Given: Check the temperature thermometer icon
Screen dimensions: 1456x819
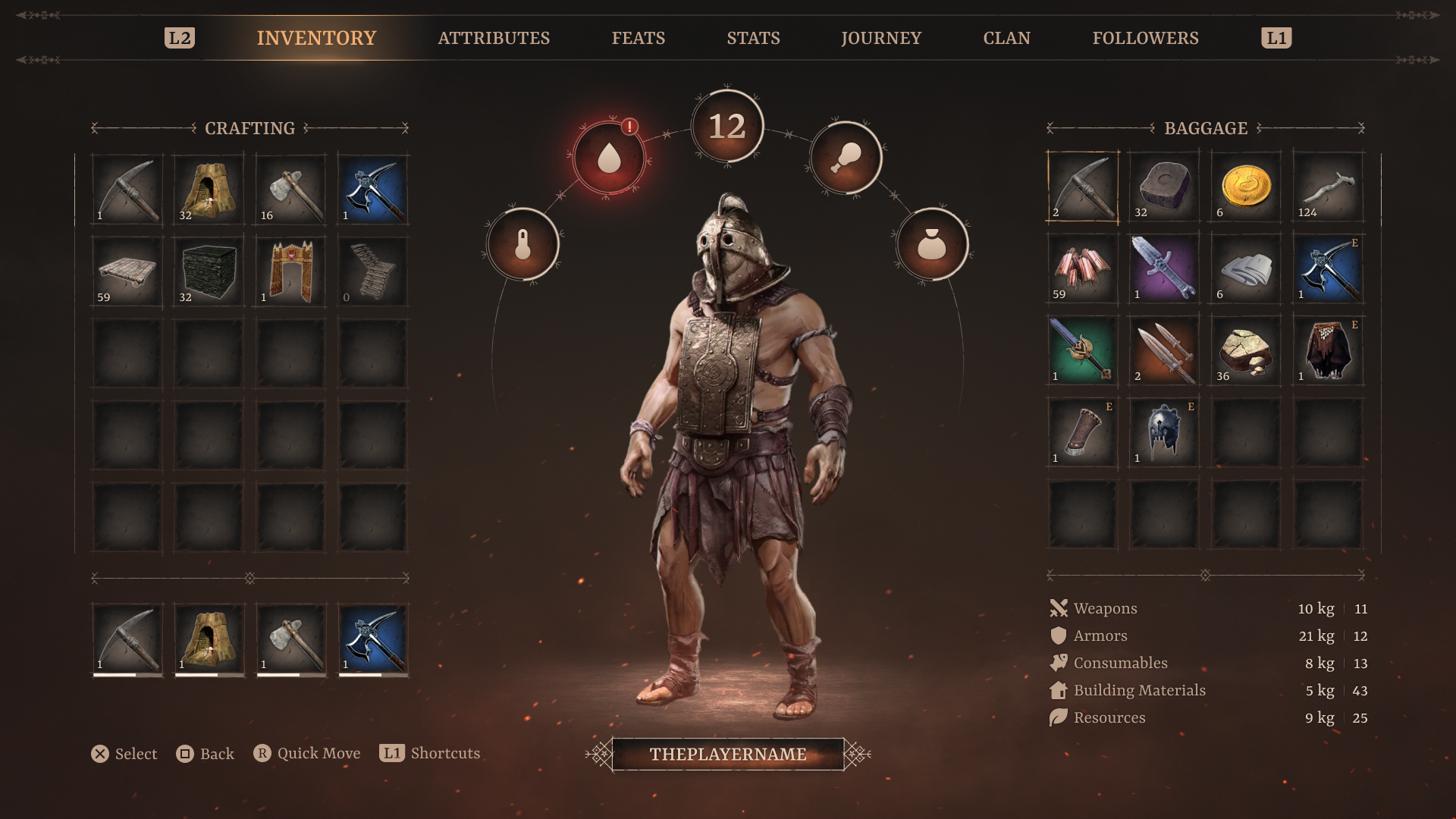Looking at the screenshot, I should tap(522, 245).
